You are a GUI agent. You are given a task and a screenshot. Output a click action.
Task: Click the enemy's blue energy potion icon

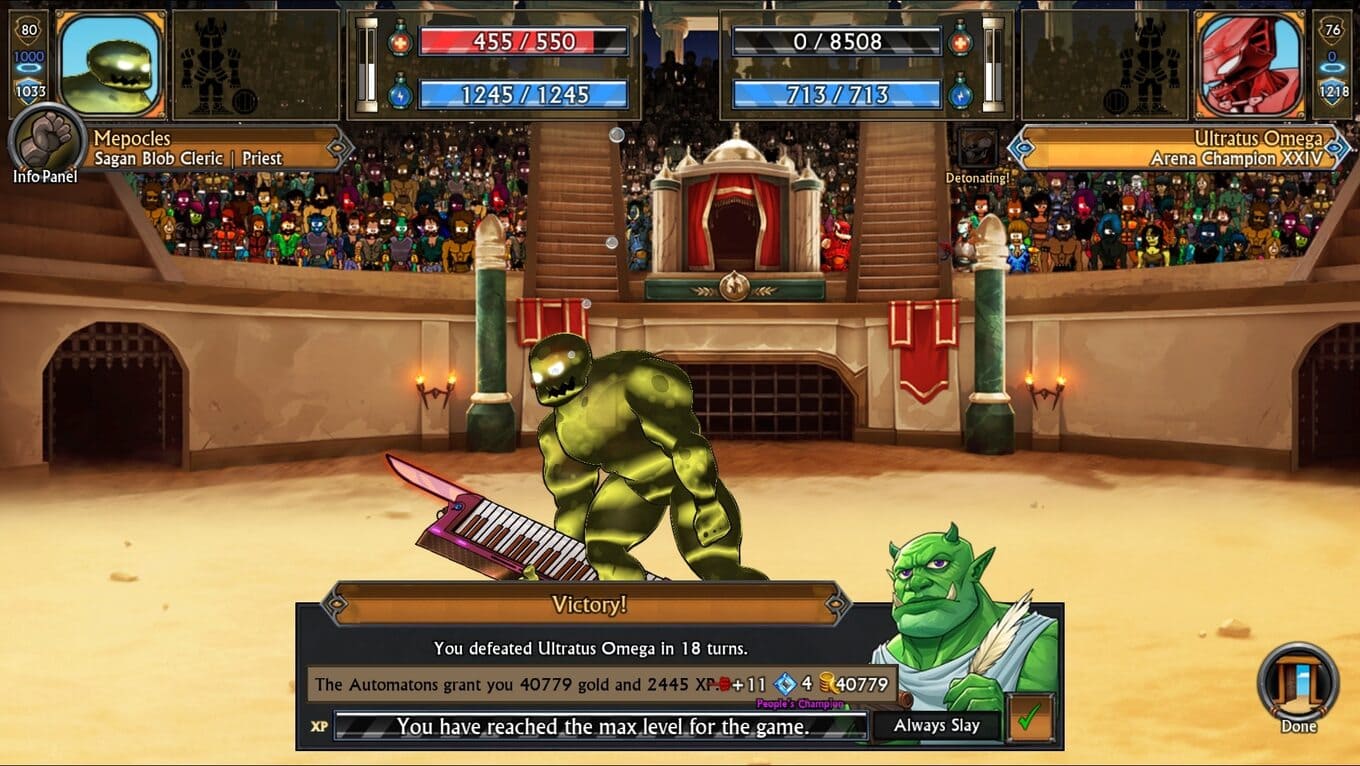pos(960,93)
